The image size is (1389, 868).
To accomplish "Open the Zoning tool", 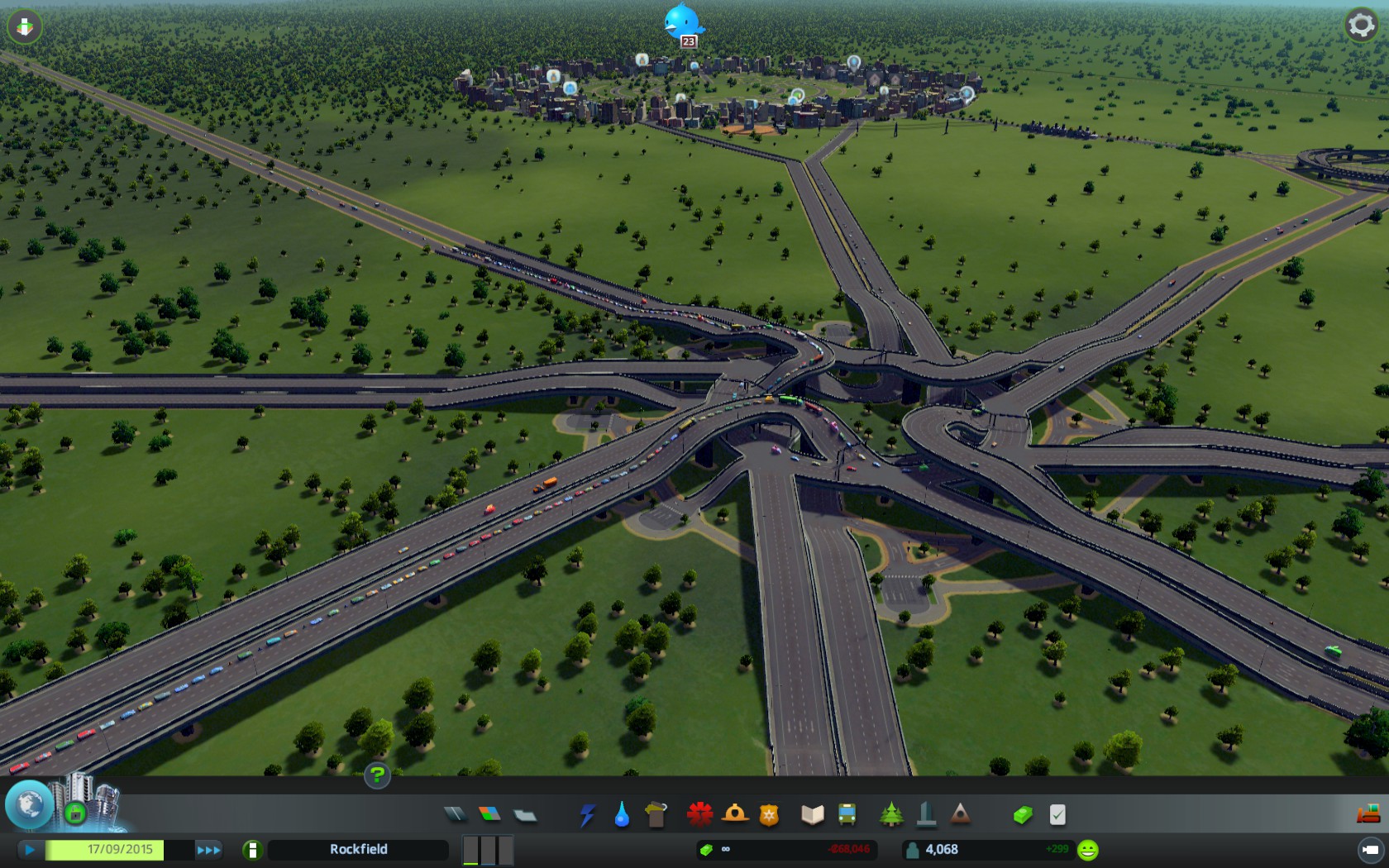I will click(x=489, y=815).
